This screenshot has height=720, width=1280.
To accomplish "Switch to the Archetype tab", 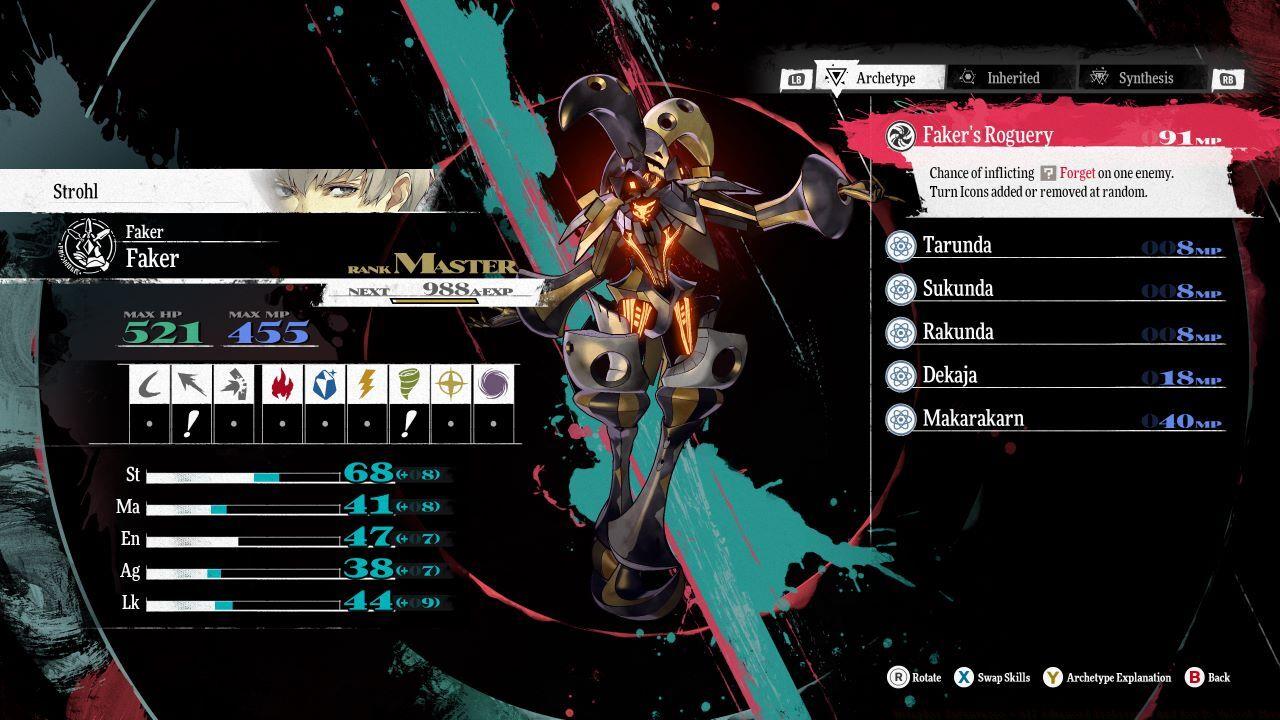I will [x=882, y=78].
